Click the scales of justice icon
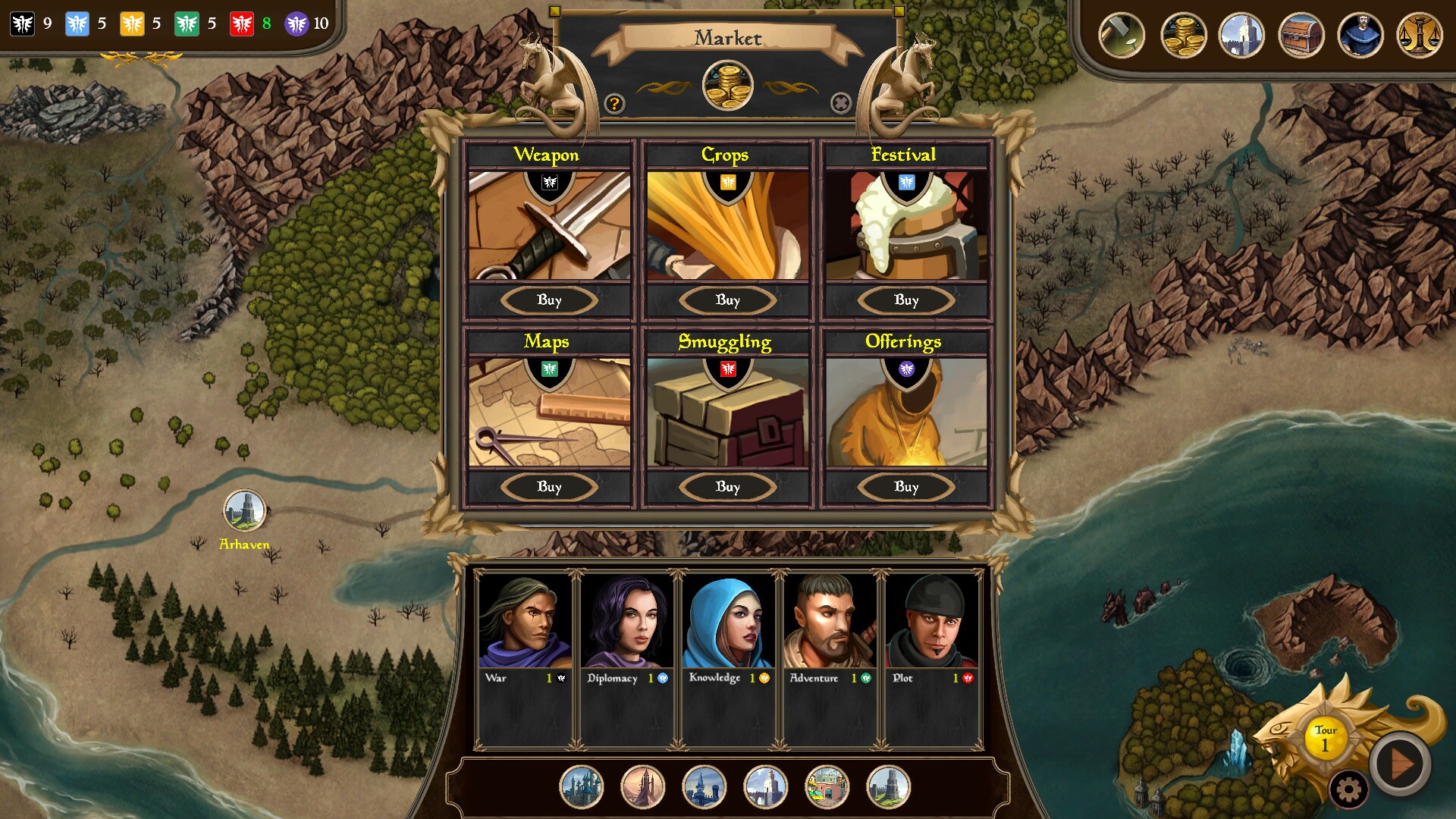This screenshot has width=1456, height=819. (1422, 35)
